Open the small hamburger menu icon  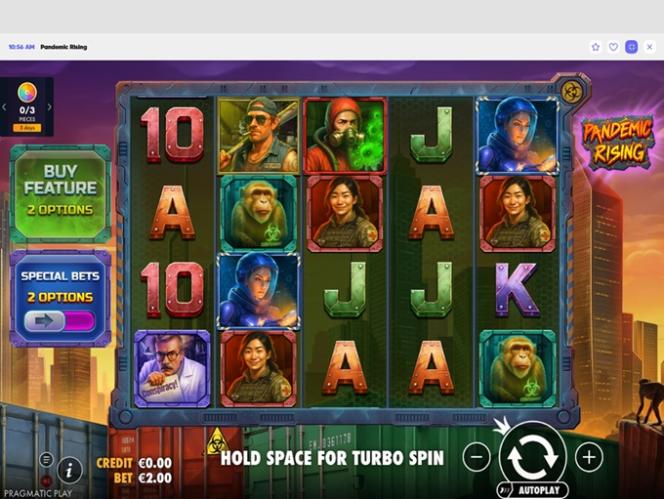tap(46, 458)
